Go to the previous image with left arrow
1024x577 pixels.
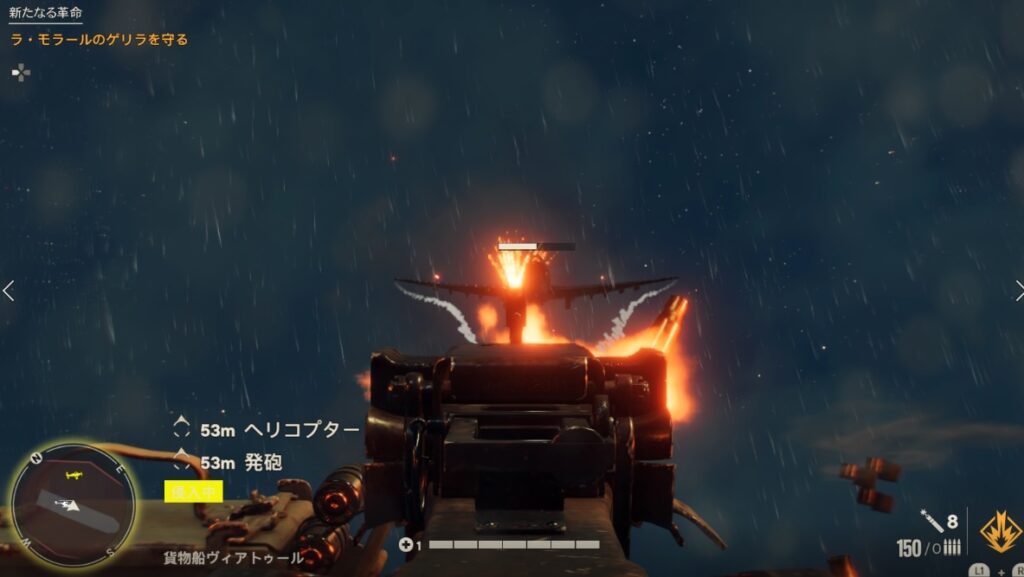coord(9,290)
